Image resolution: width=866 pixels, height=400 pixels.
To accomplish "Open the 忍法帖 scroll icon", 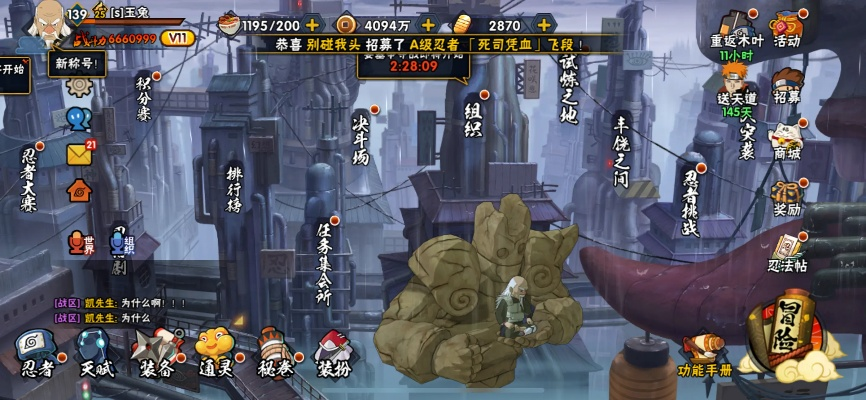I will coord(787,250).
